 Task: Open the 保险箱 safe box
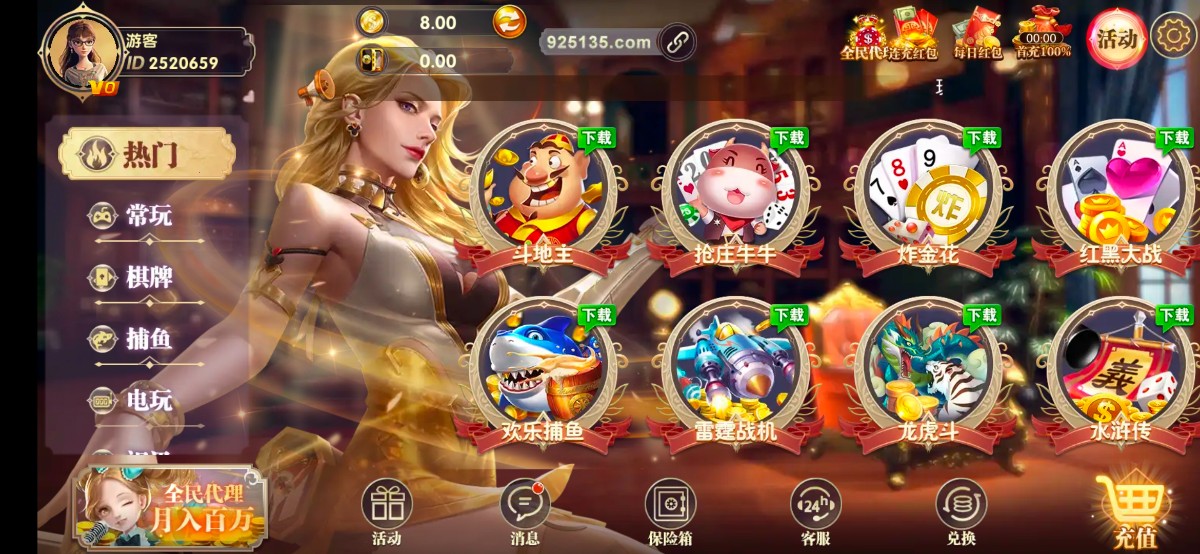(x=670, y=510)
